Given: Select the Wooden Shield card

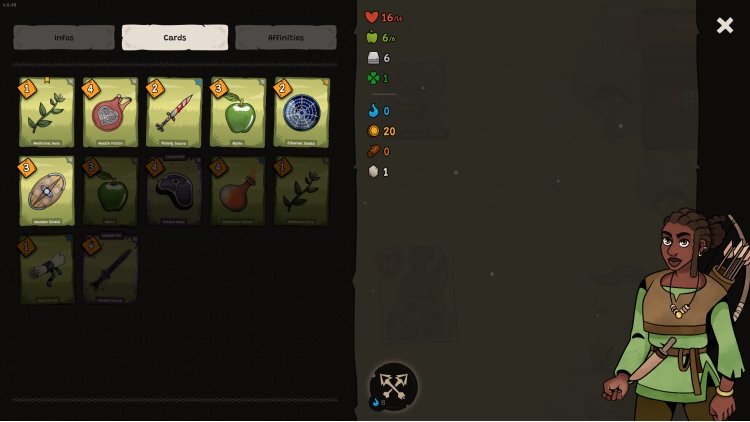Looking at the screenshot, I should tap(47, 191).
